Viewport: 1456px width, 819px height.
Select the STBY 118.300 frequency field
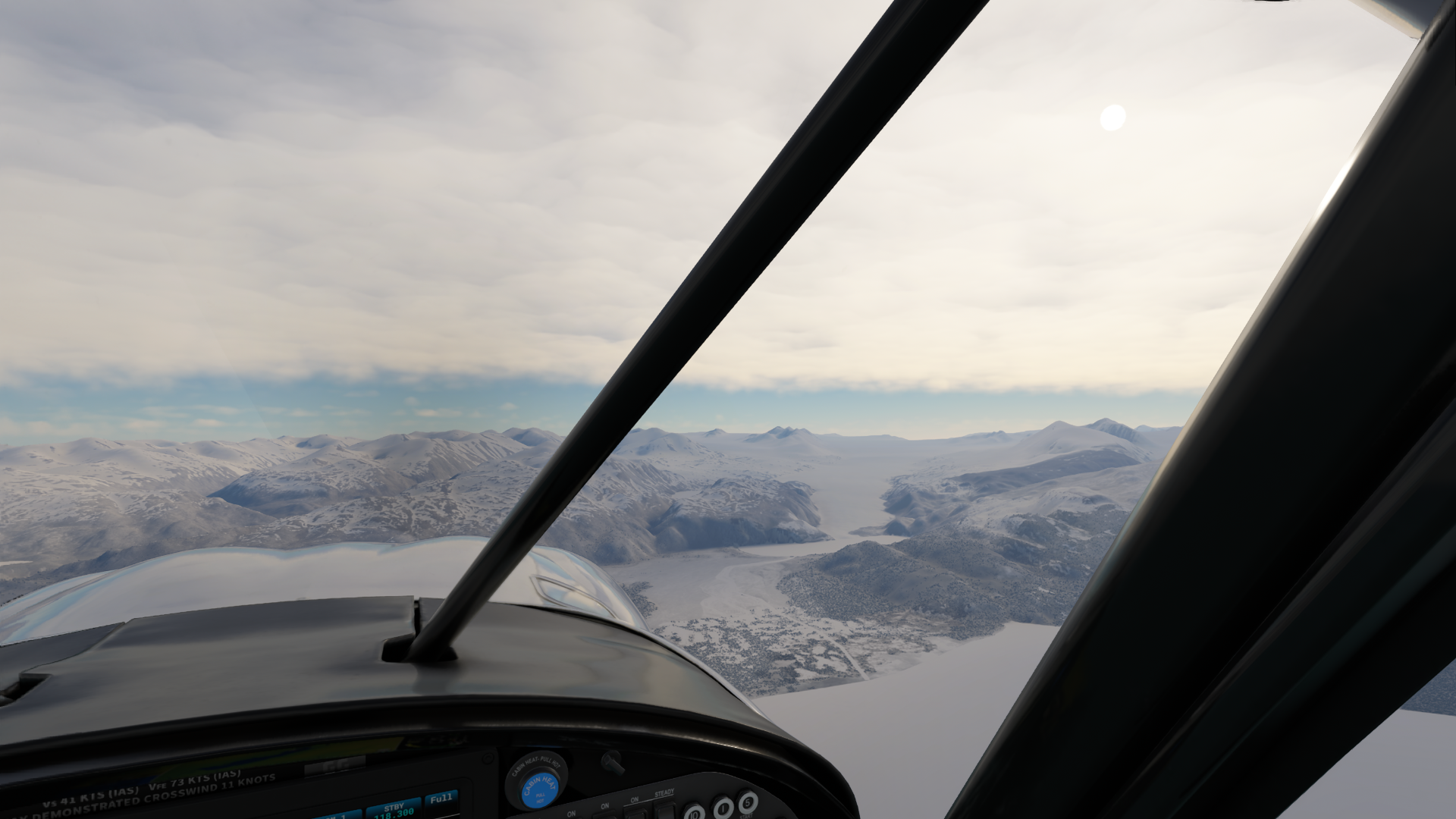[x=394, y=808]
